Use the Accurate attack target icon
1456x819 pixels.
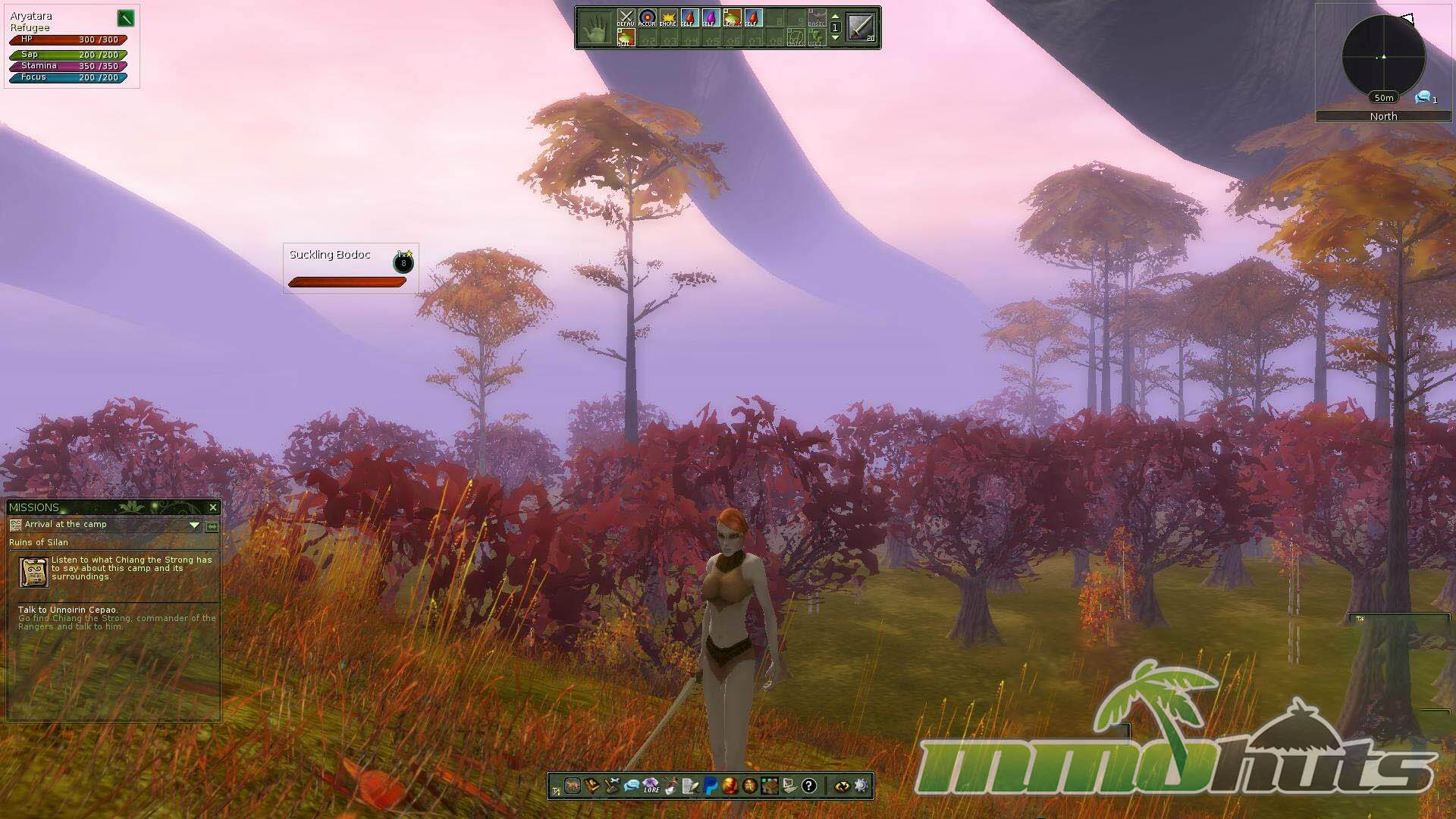pos(647,18)
